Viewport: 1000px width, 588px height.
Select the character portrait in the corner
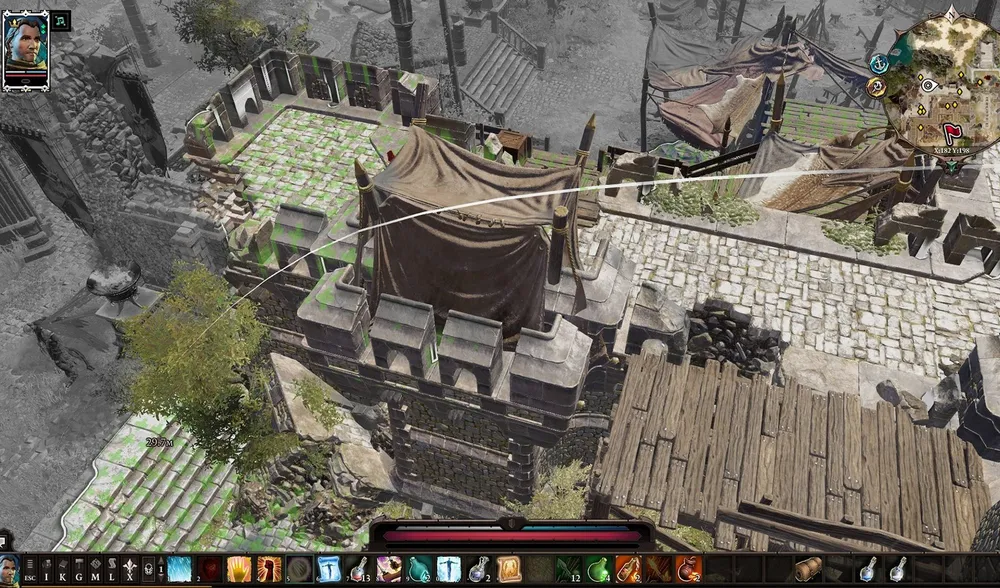click(25, 48)
